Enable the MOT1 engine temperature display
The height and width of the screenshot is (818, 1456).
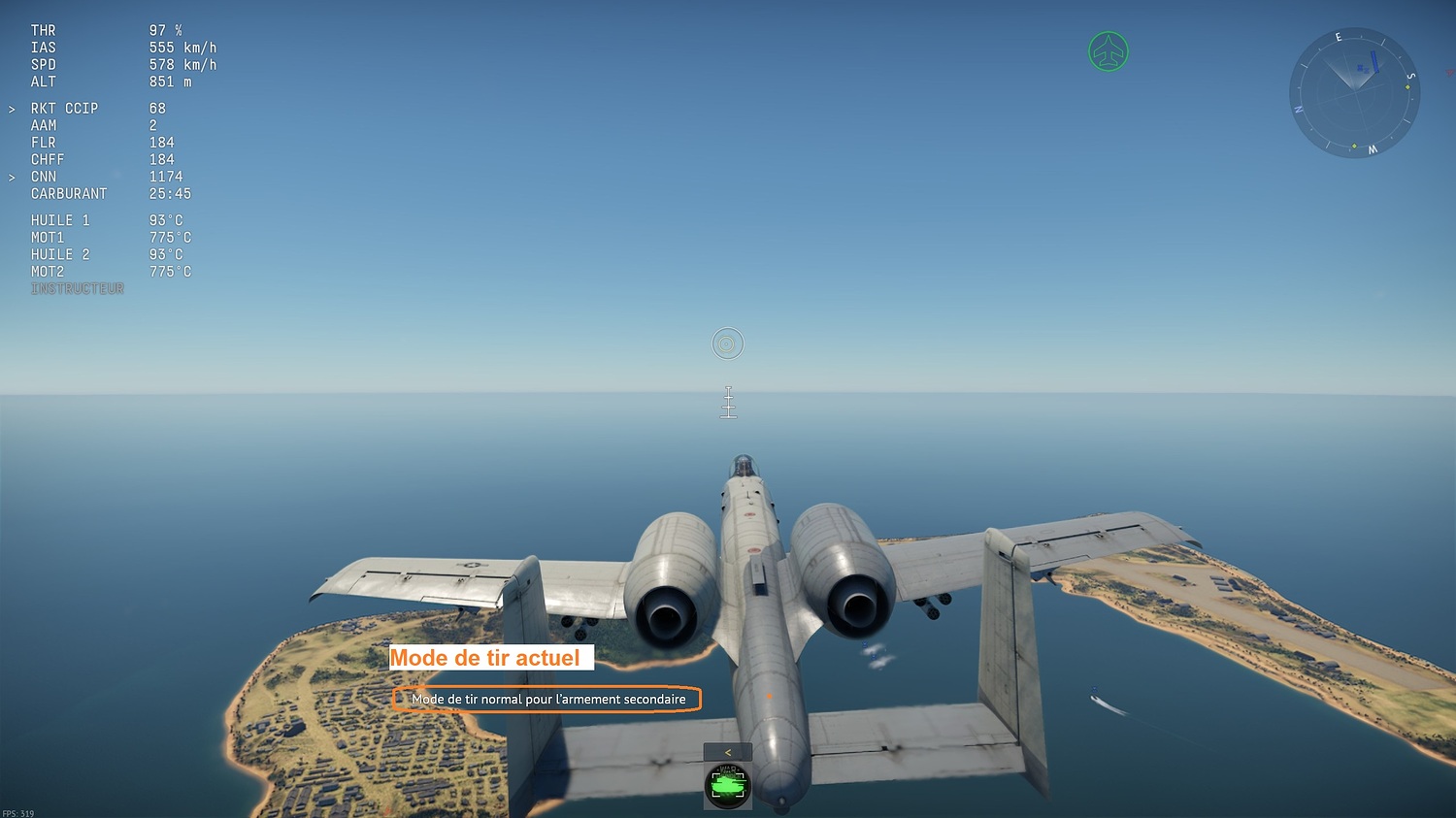[48, 237]
